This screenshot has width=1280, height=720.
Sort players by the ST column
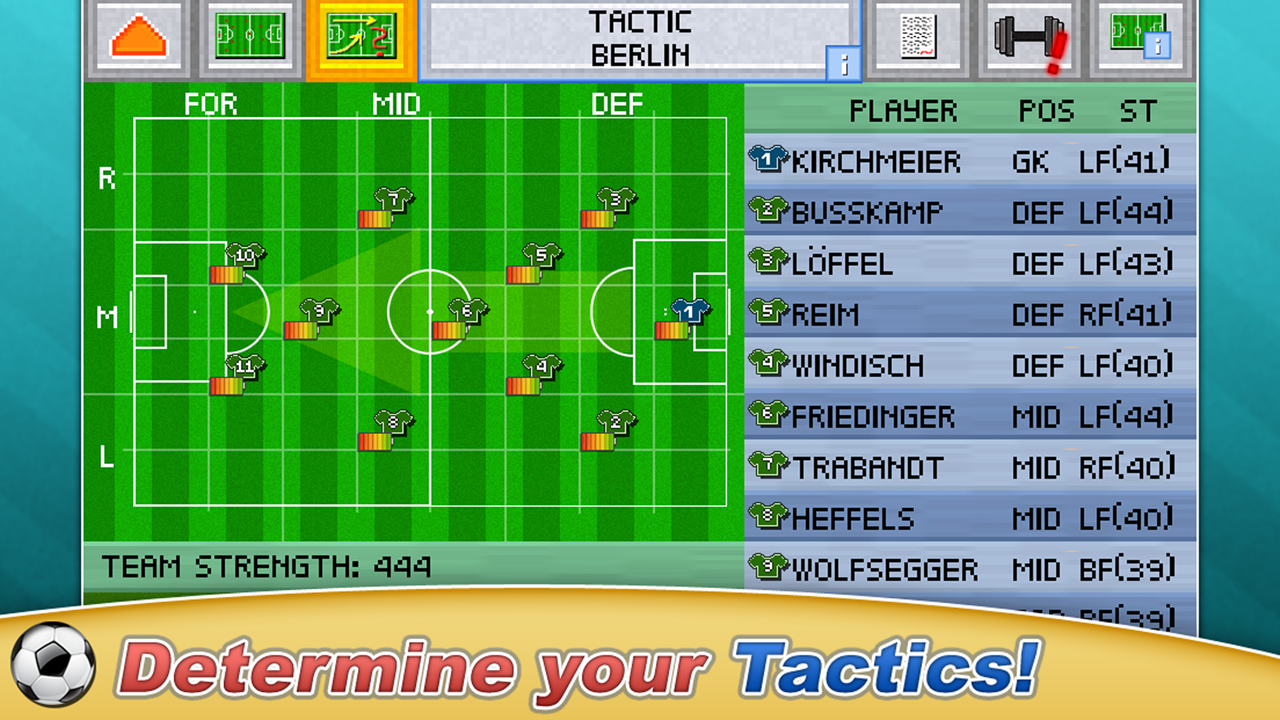pyautogui.click(x=1142, y=110)
